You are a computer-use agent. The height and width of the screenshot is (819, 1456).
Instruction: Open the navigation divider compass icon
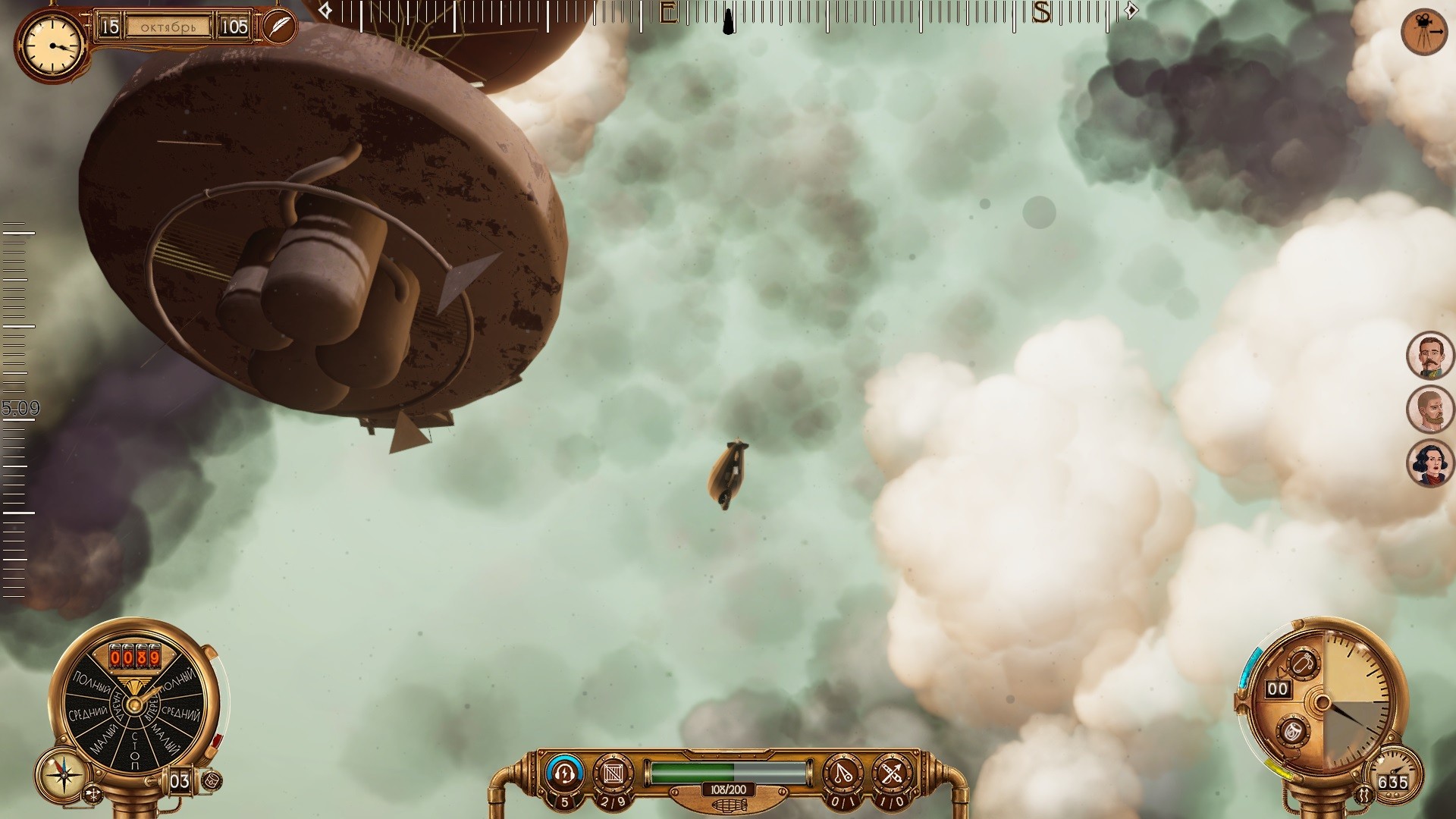point(843,773)
